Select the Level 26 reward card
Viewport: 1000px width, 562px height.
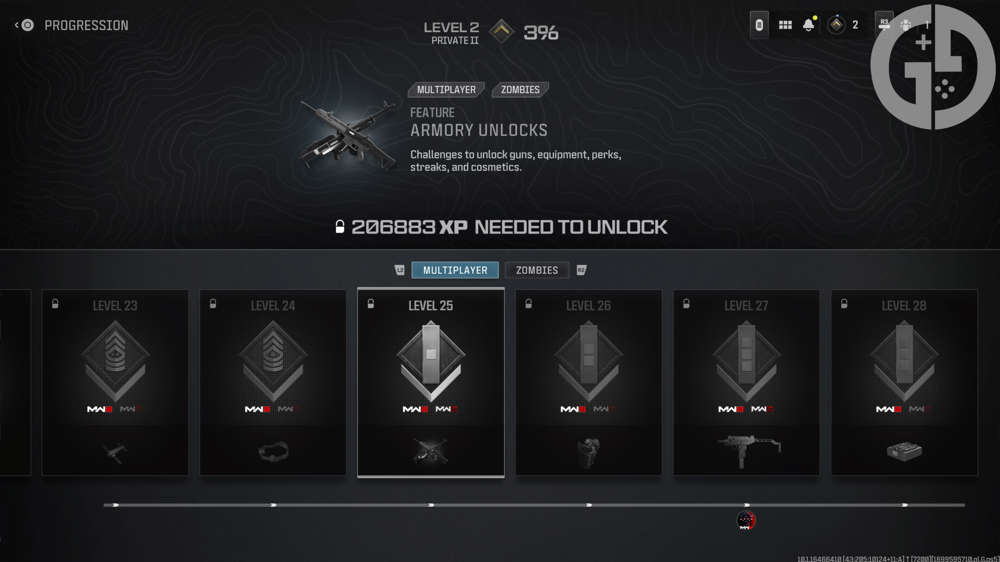point(588,383)
